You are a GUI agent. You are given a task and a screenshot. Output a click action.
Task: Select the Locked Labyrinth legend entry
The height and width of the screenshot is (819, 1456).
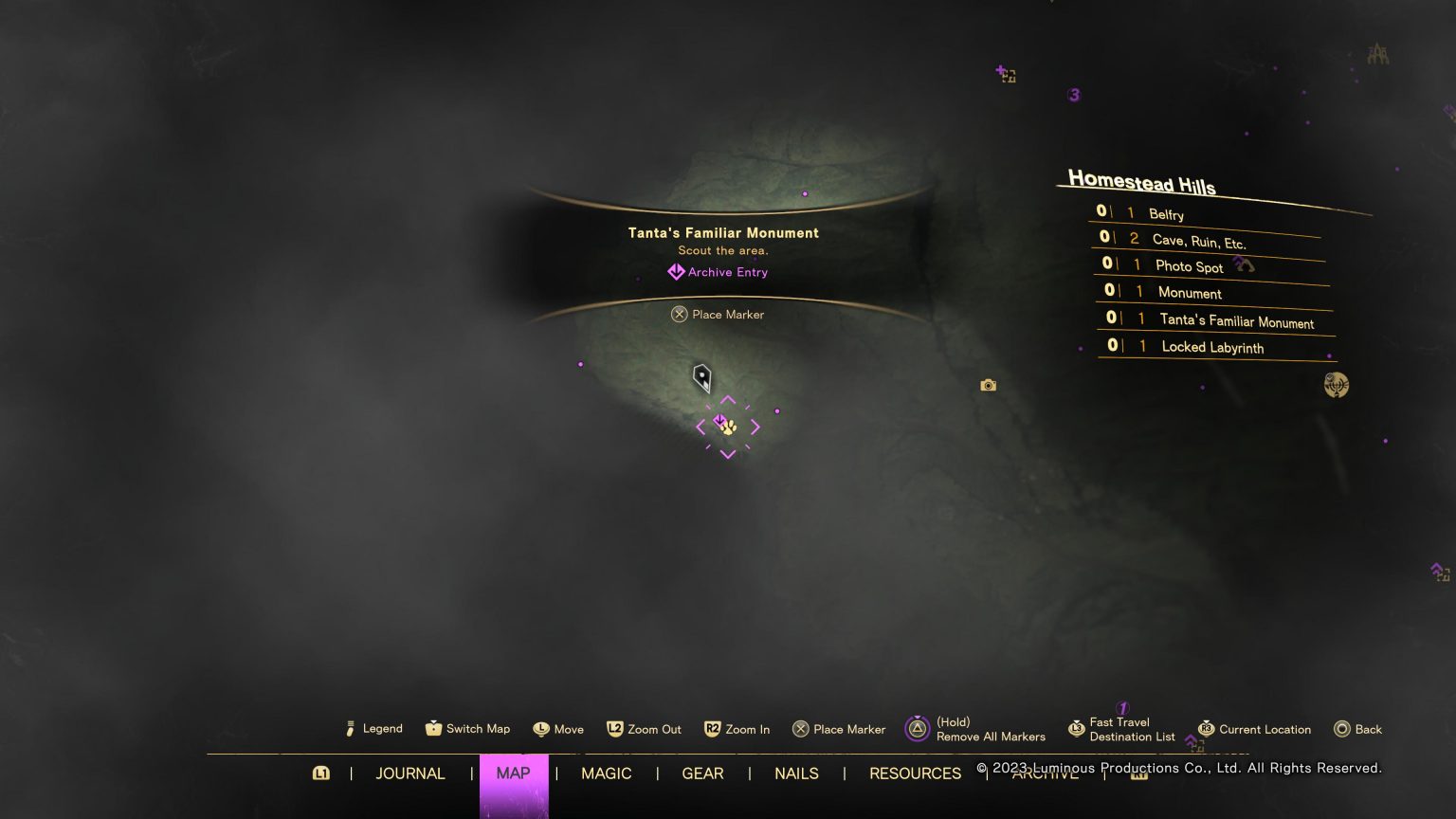point(1214,347)
